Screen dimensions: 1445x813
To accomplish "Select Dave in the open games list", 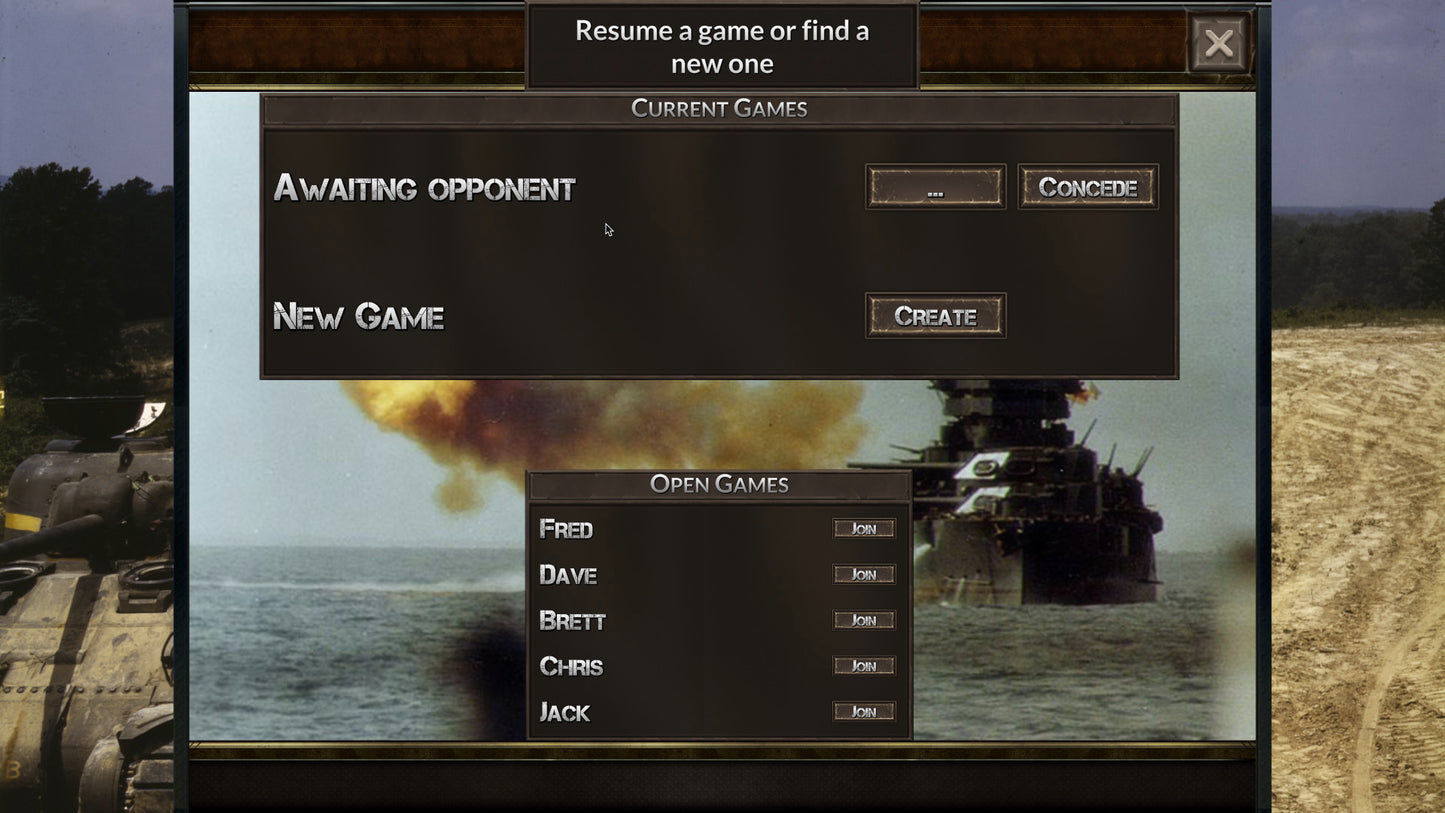I will (x=567, y=574).
